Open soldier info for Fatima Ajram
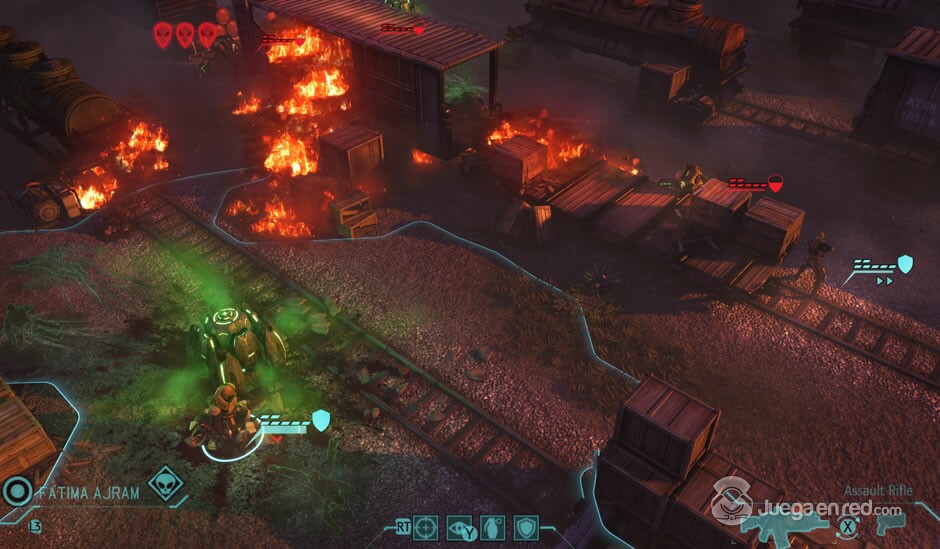Viewport: 940px width, 549px height. [88, 493]
